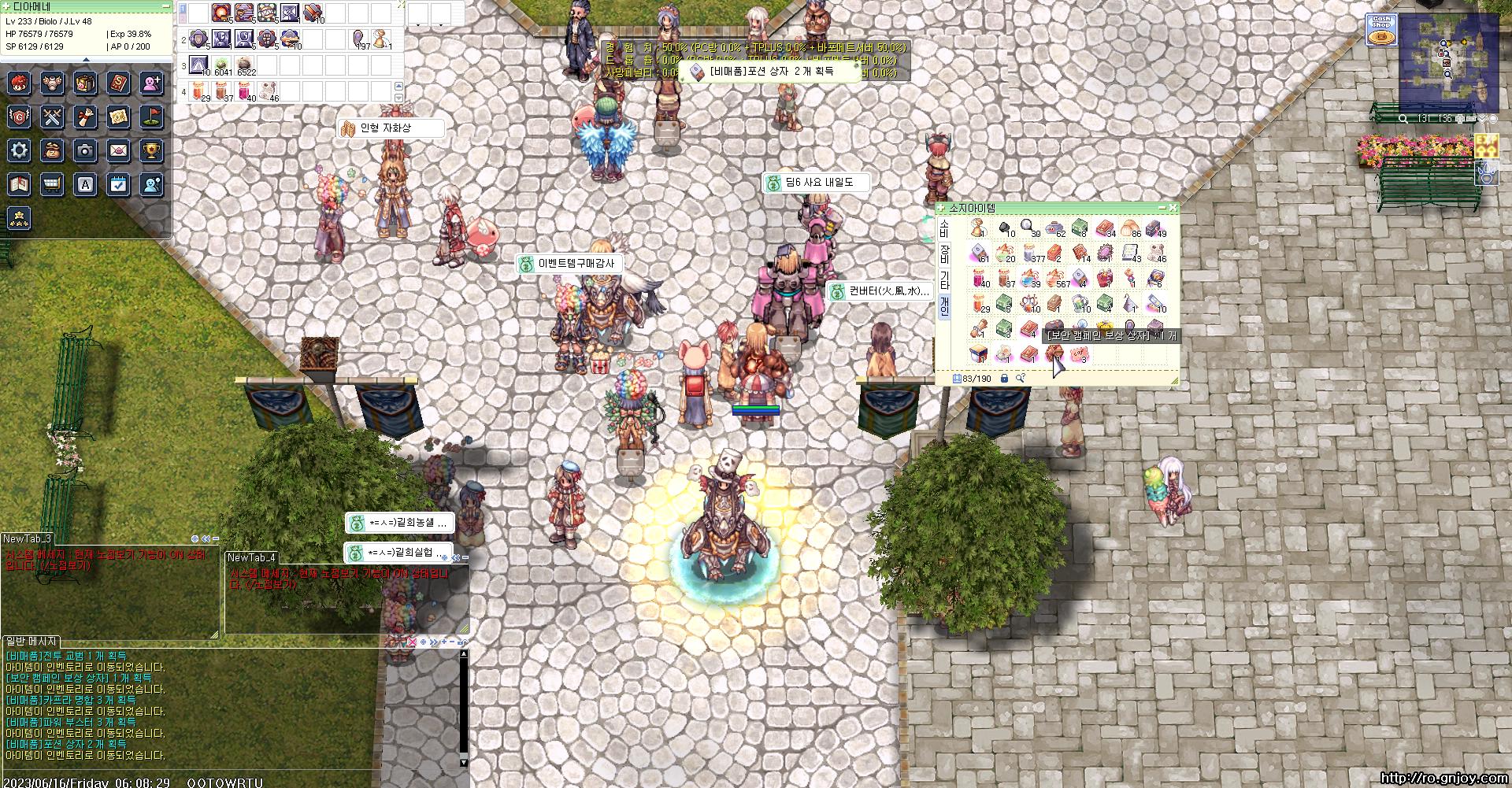Image resolution: width=1512 pixels, height=788 pixels.
Task: Toggle the inventory padlock icon
Action: (1004, 379)
